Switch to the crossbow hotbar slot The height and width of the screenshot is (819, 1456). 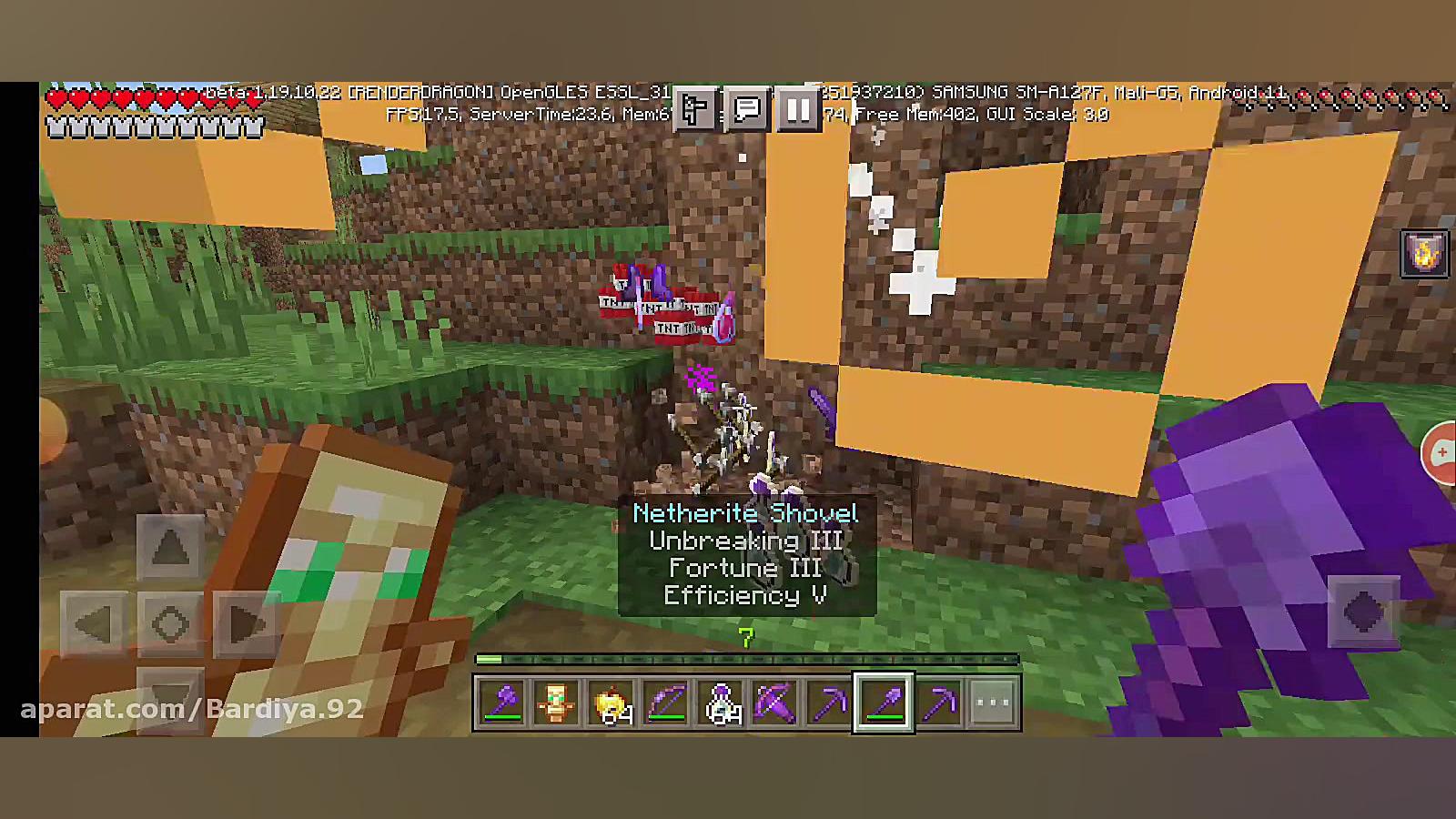775,703
